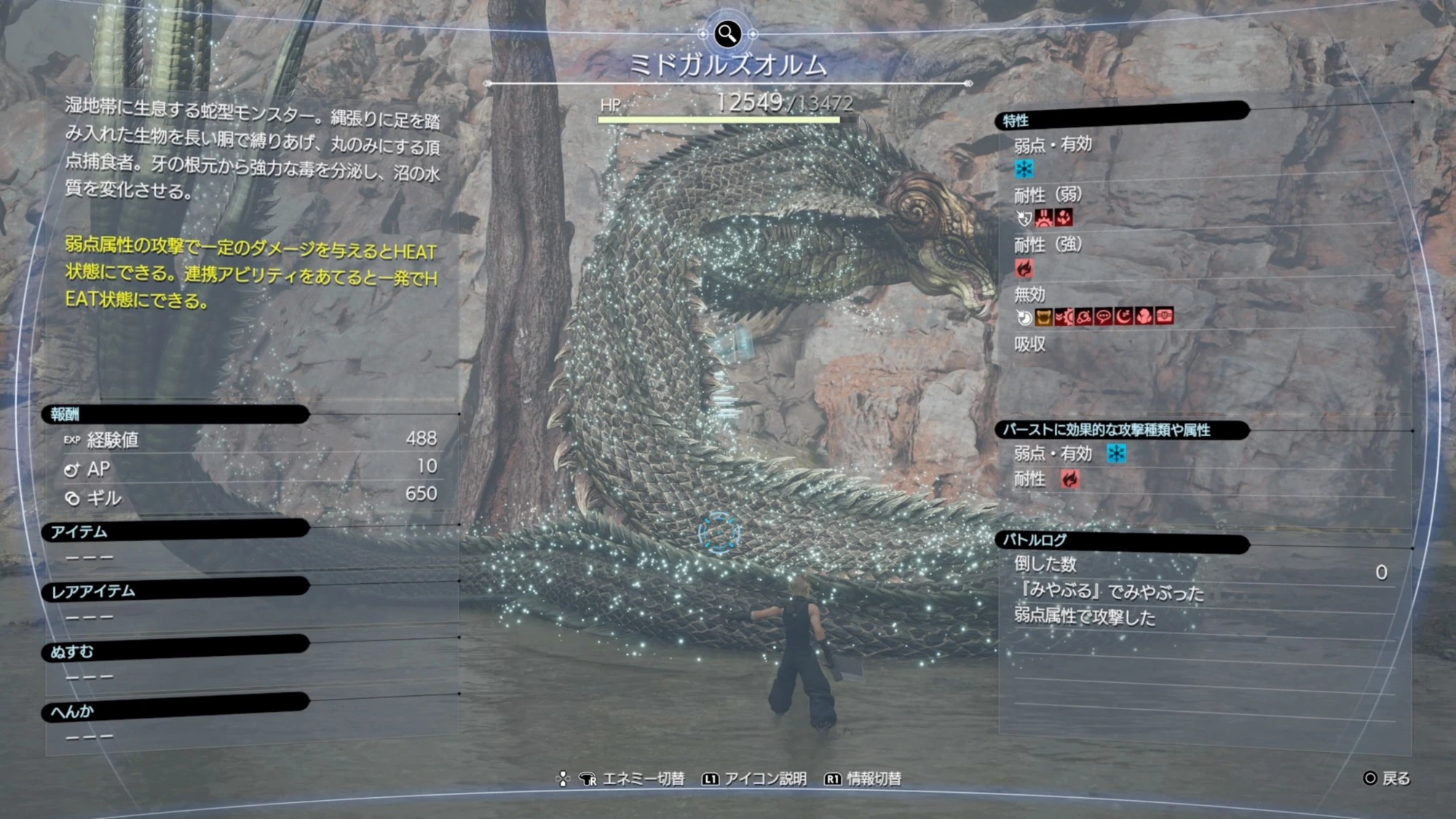Select the ice weakness icon under 特性
The width and height of the screenshot is (1456, 819).
(x=1024, y=170)
